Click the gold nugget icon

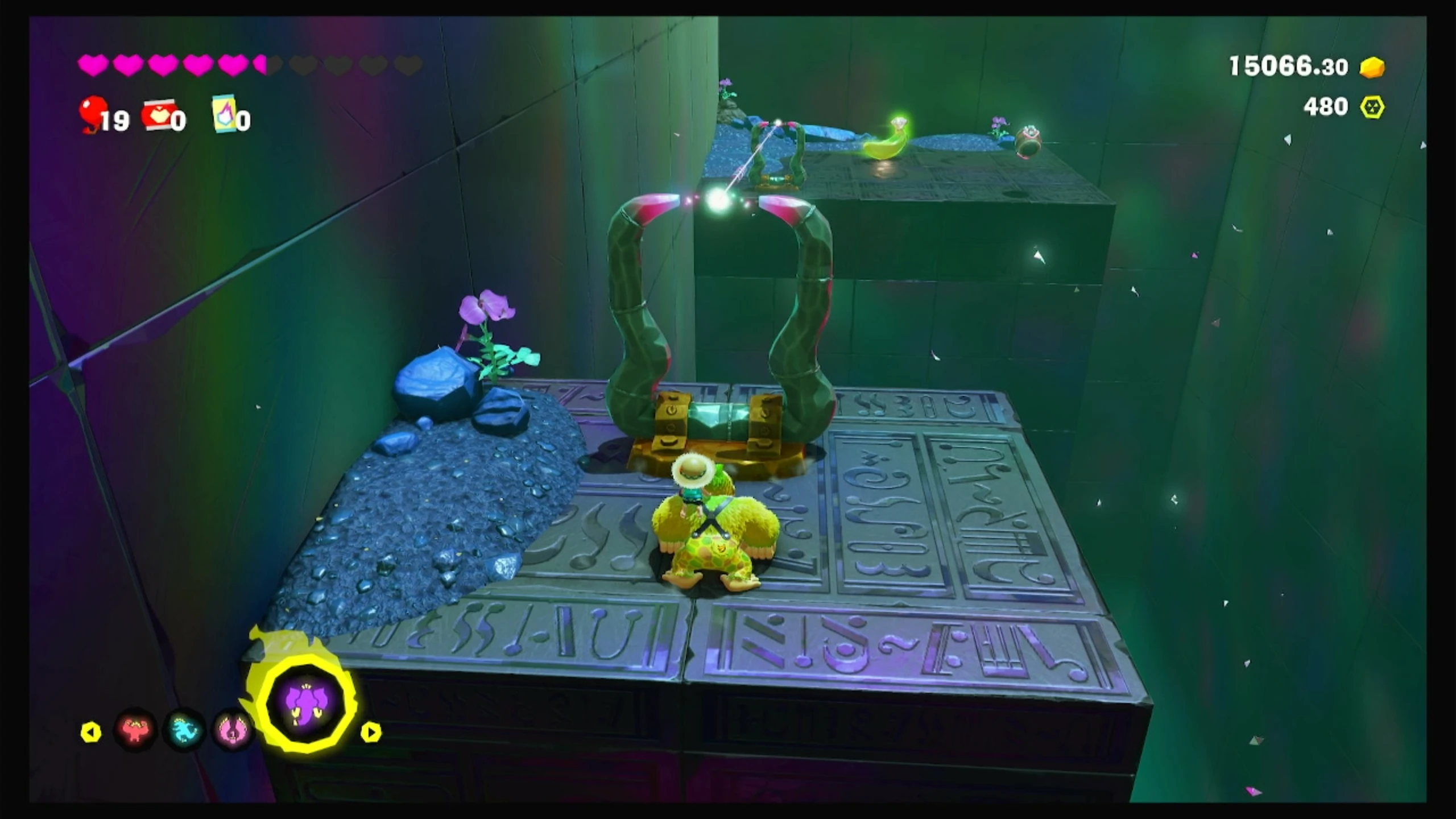point(1372,68)
